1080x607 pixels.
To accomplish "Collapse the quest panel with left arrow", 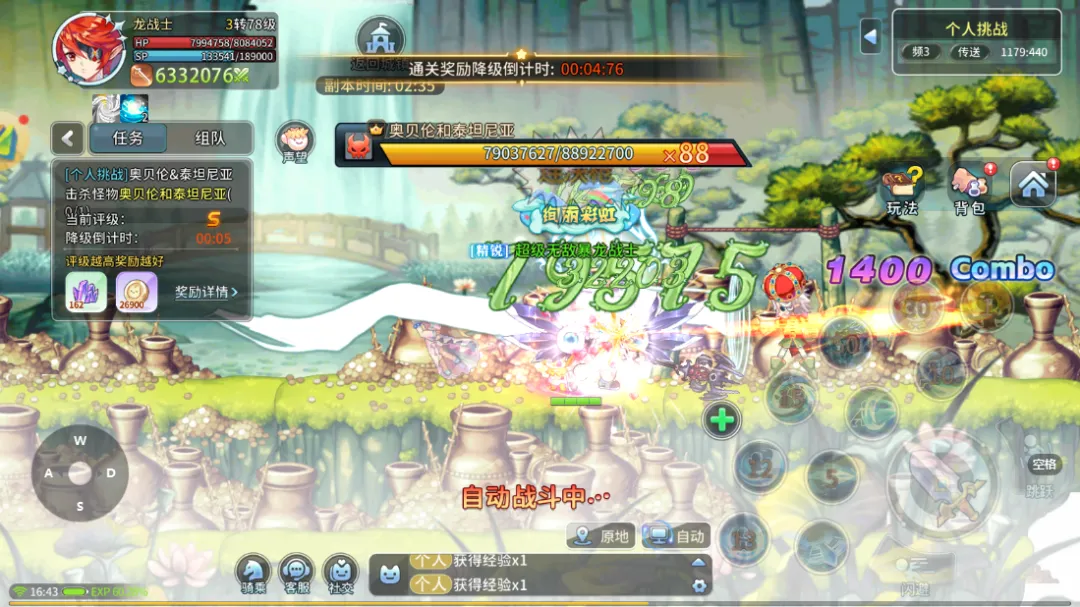I will [68, 138].
